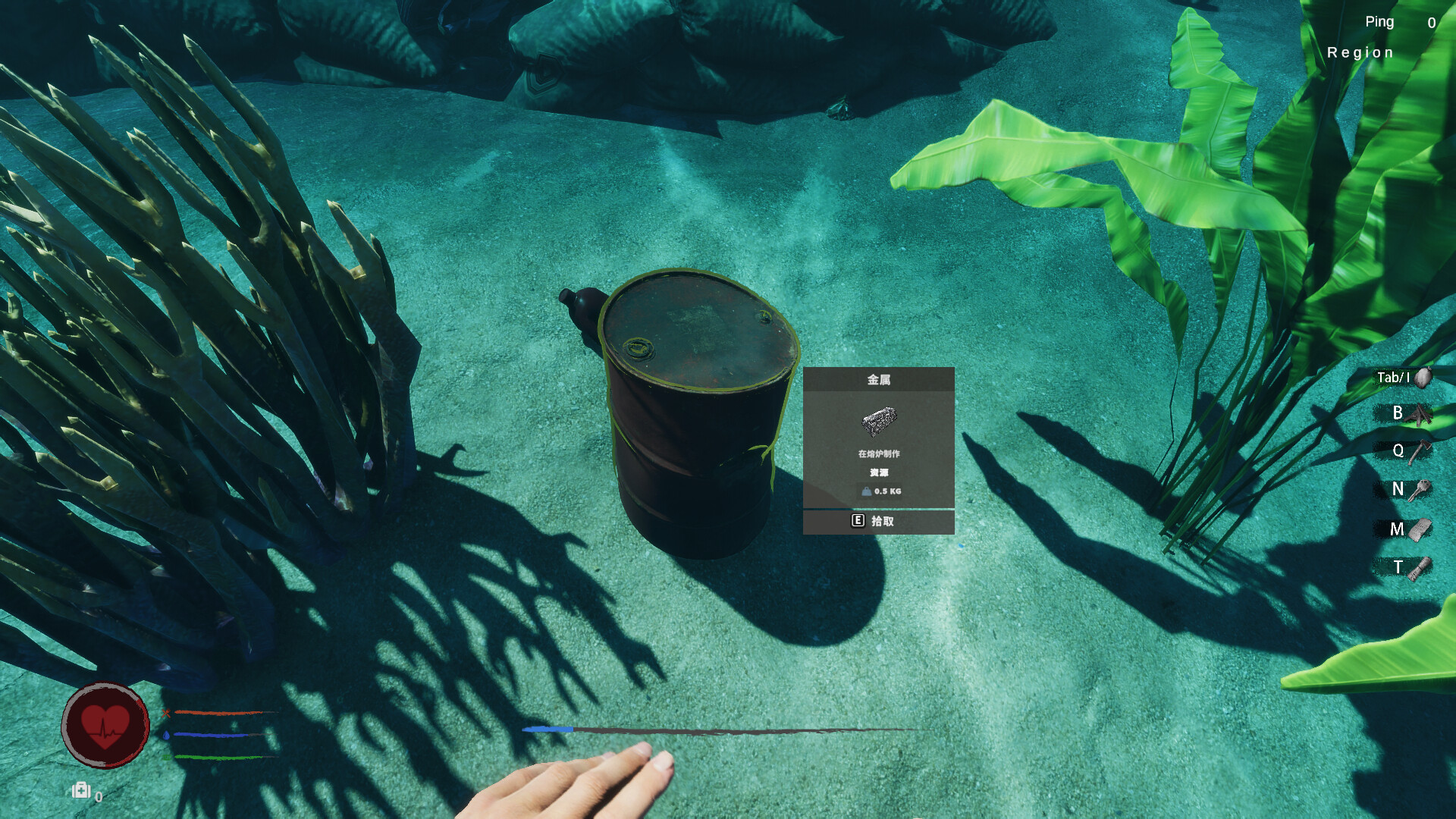Click the blue water droplet thirst icon
The height and width of the screenshot is (819, 1456).
point(166,737)
